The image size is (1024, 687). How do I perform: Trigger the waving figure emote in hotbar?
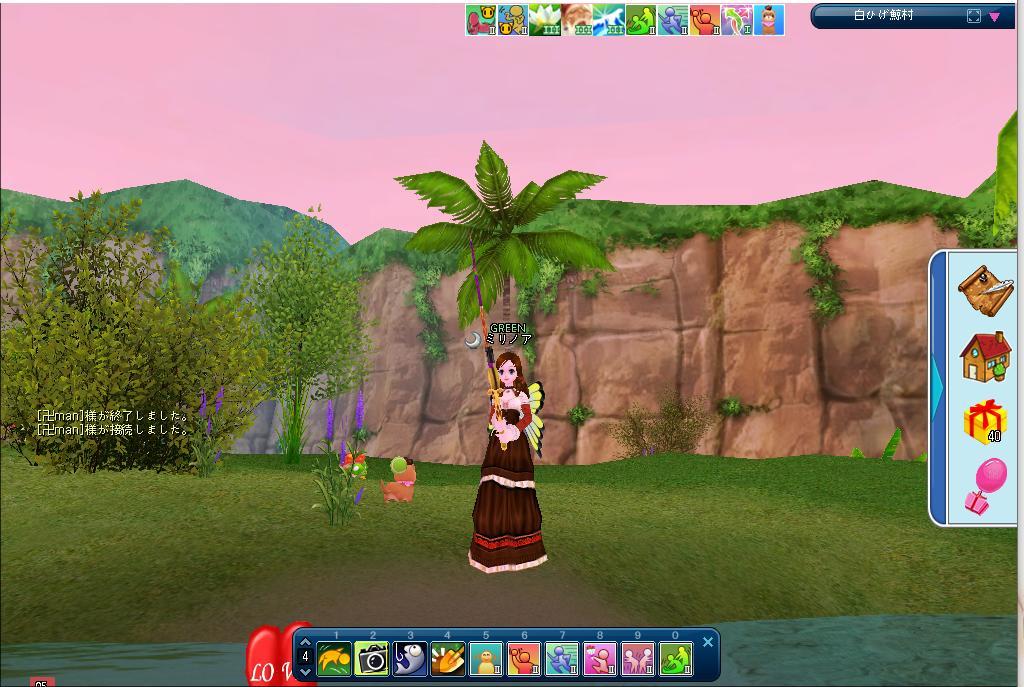click(x=524, y=659)
